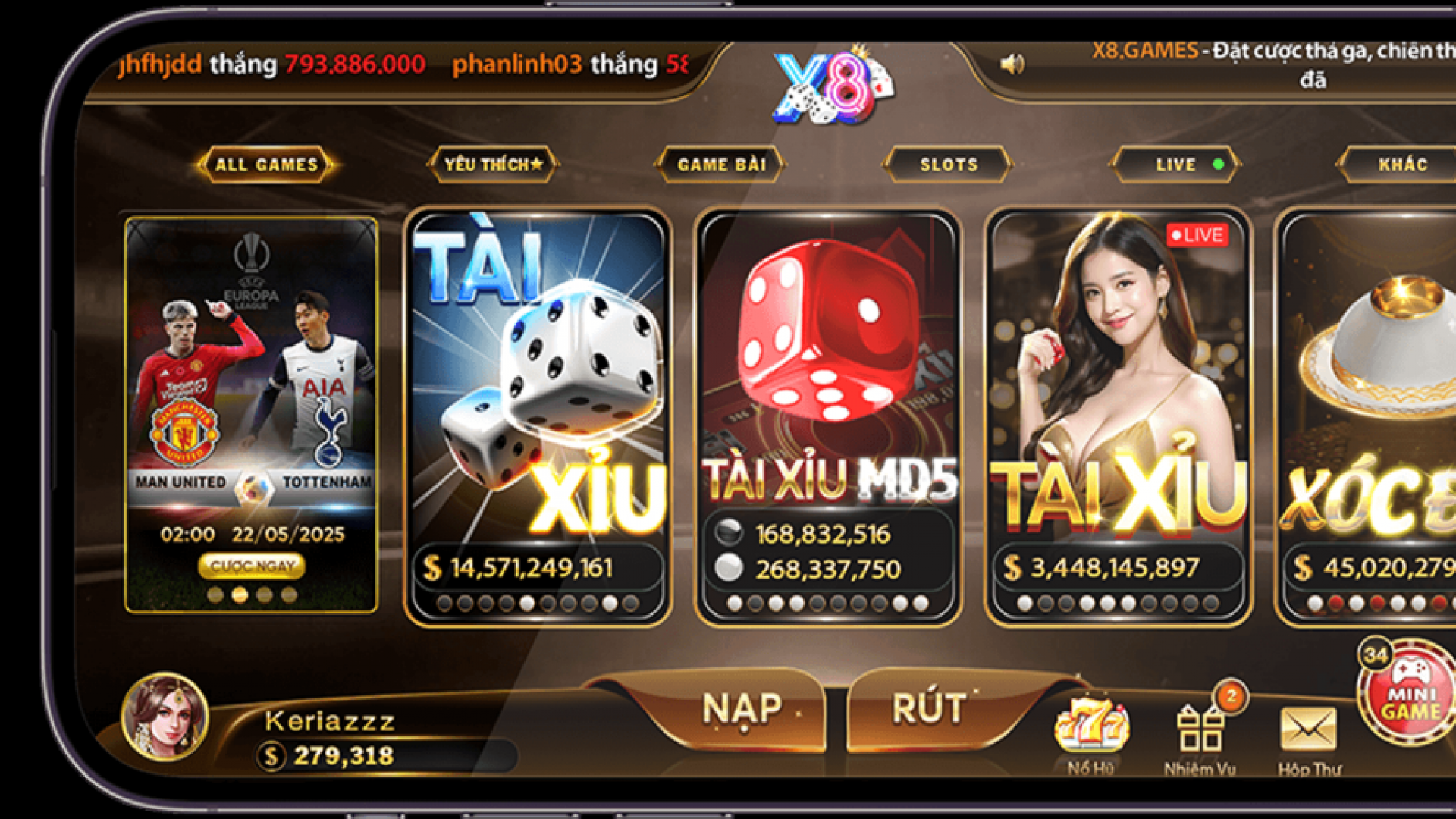1456x819 pixels.
Task: Select the GAME BÀI category
Action: click(720, 165)
